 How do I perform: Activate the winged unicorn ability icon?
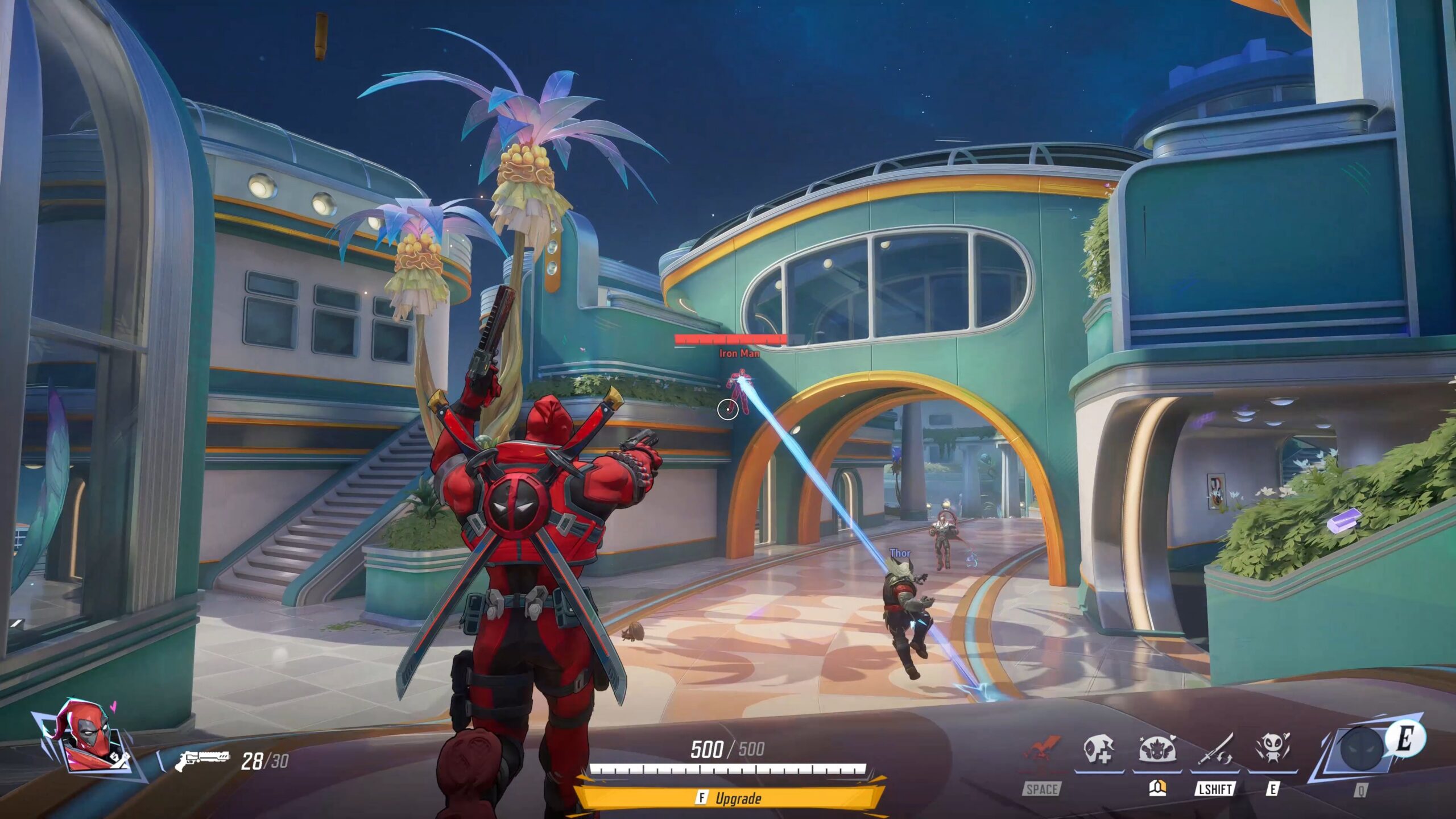coord(1157,750)
